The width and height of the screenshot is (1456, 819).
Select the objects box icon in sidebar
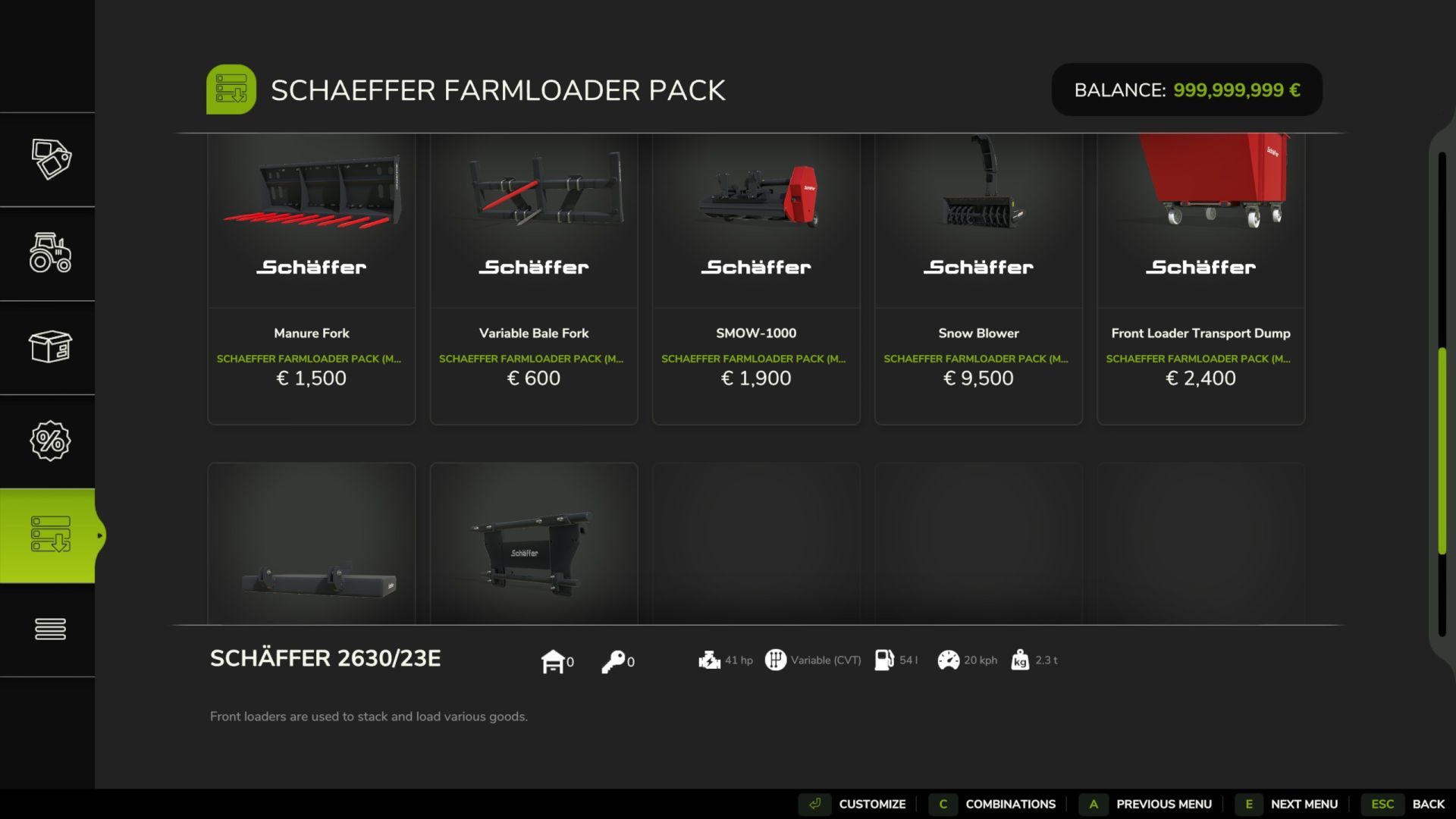(x=50, y=348)
